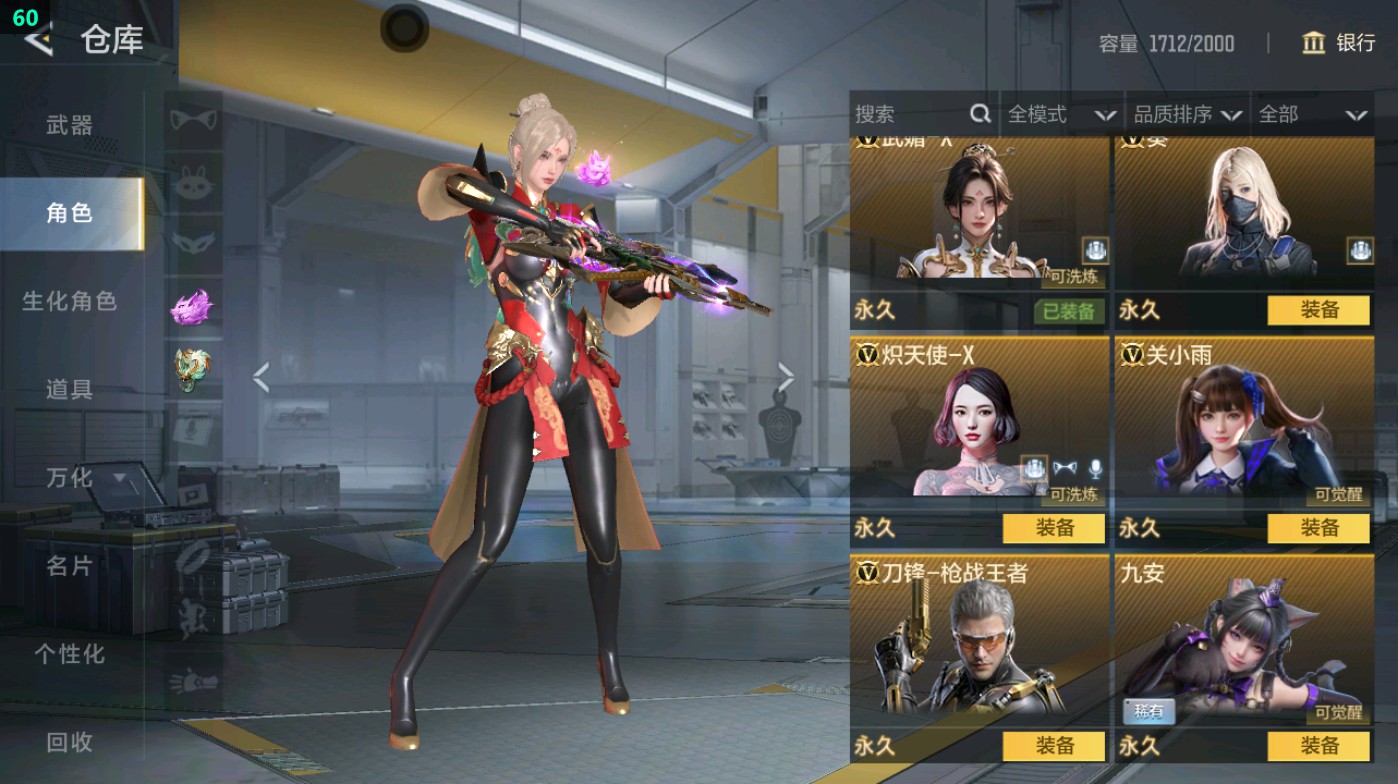The image size is (1398, 784).
Task: Open the 全部 filter dropdown
Action: click(1311, 114)
